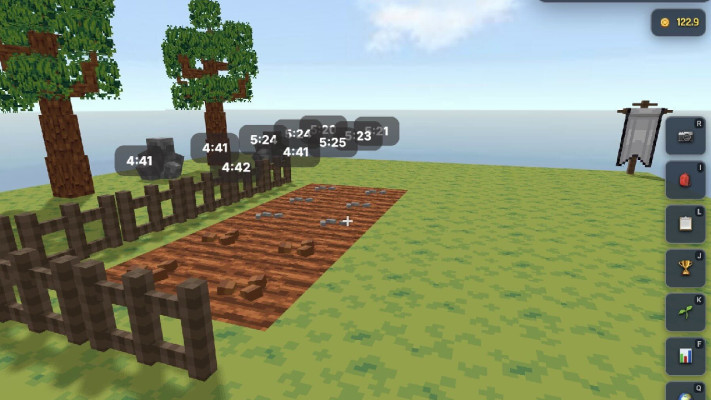Open the red backpack inventory
This screenshot has height=400, width=711.
pyautogui.click(x=686, y=180)
